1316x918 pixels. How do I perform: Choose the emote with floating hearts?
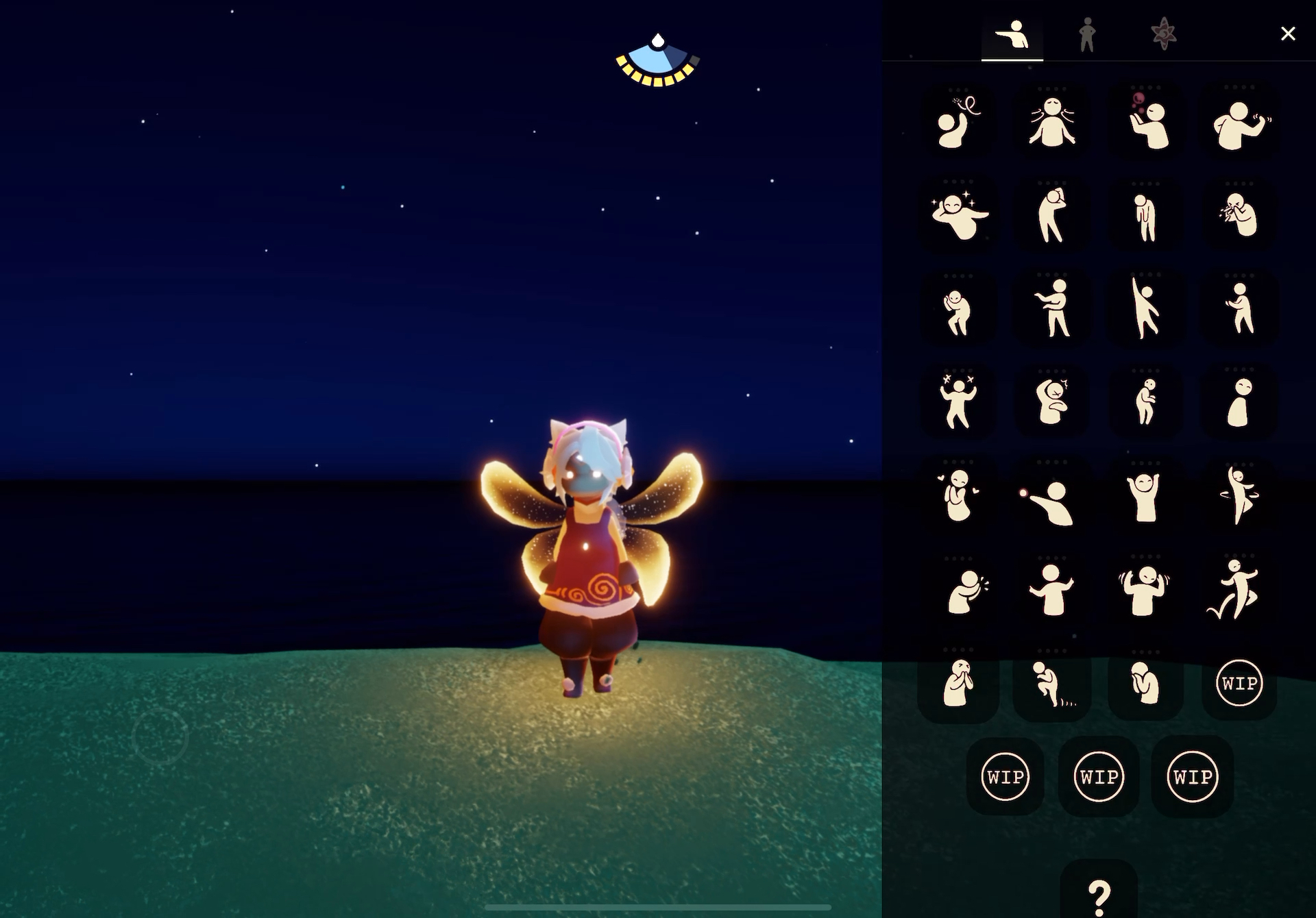tap(958, 495)
